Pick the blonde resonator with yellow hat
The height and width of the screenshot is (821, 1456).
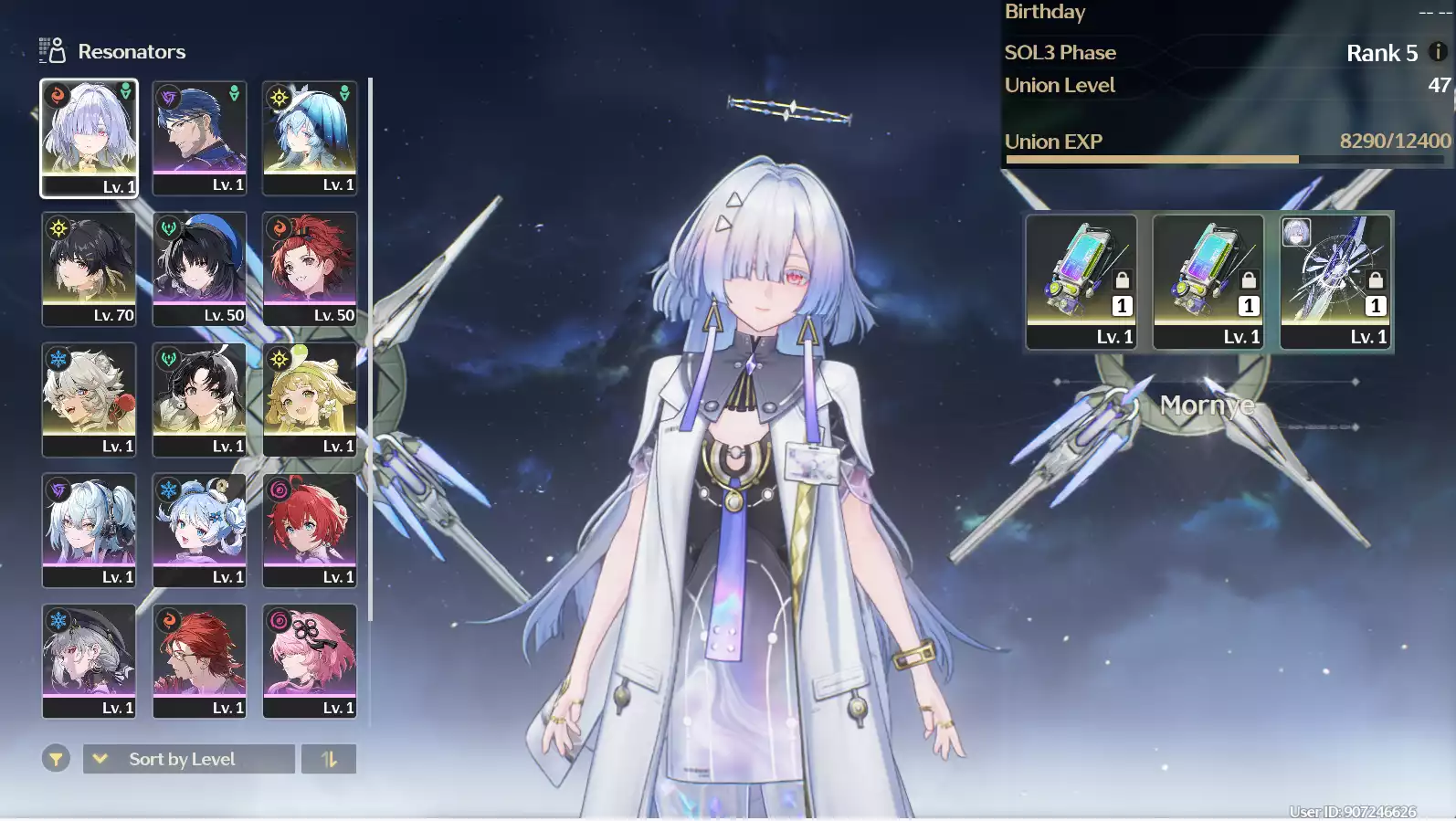click(x=310, y=399)
